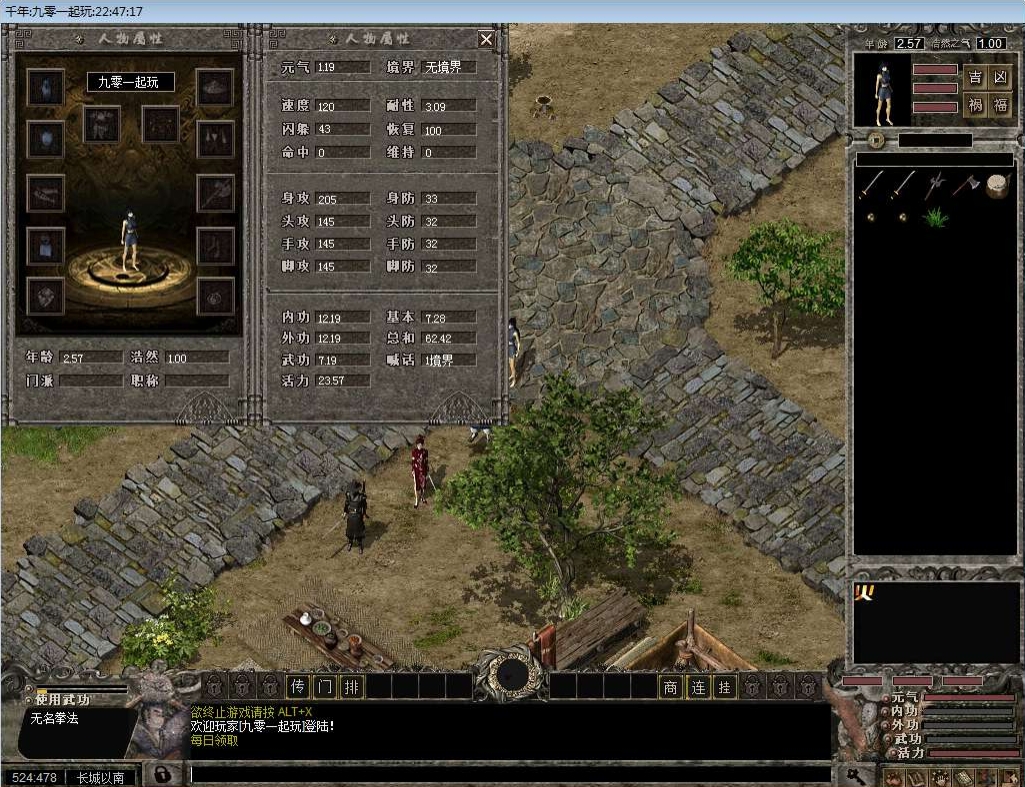Click the 连 hotbar button
1025x787 pixels.
click(x=697, y=686)
